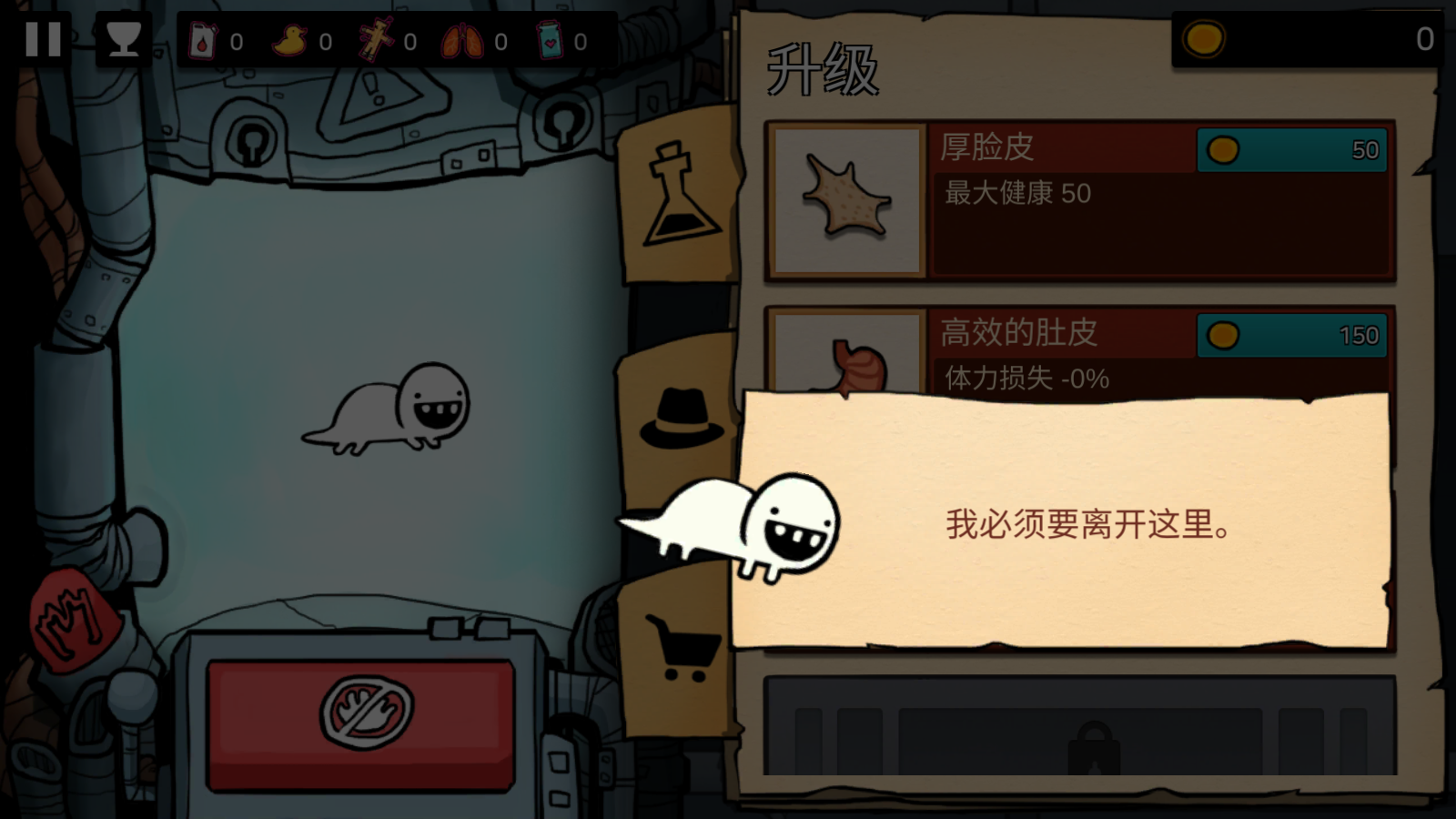Buy the 厚脸皮 upgrade for 50 coins
The width and height of the screenshot is (1456, 819).
tap(1292, 151)
